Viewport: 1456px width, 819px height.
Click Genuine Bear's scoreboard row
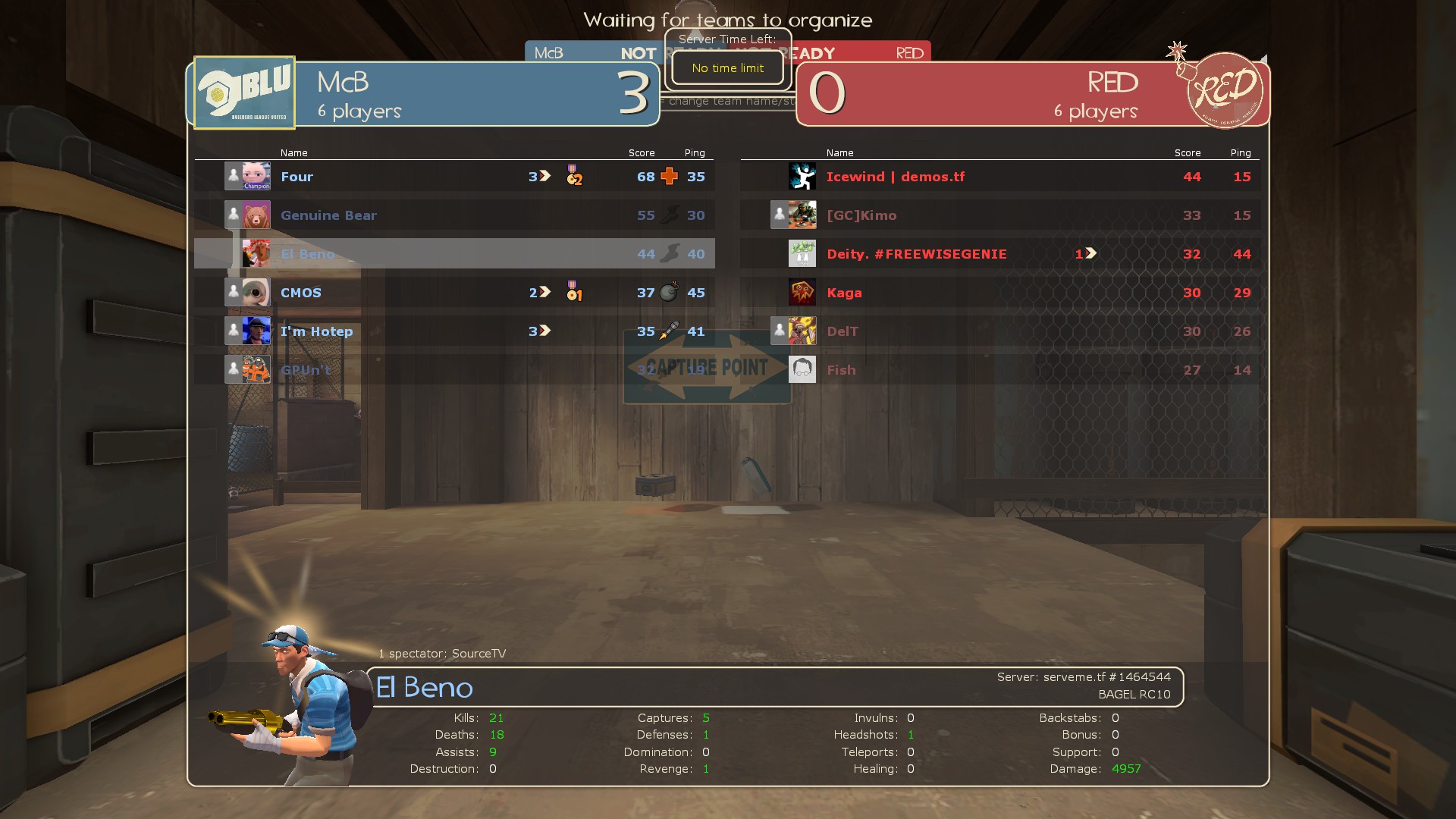point(328,215)
